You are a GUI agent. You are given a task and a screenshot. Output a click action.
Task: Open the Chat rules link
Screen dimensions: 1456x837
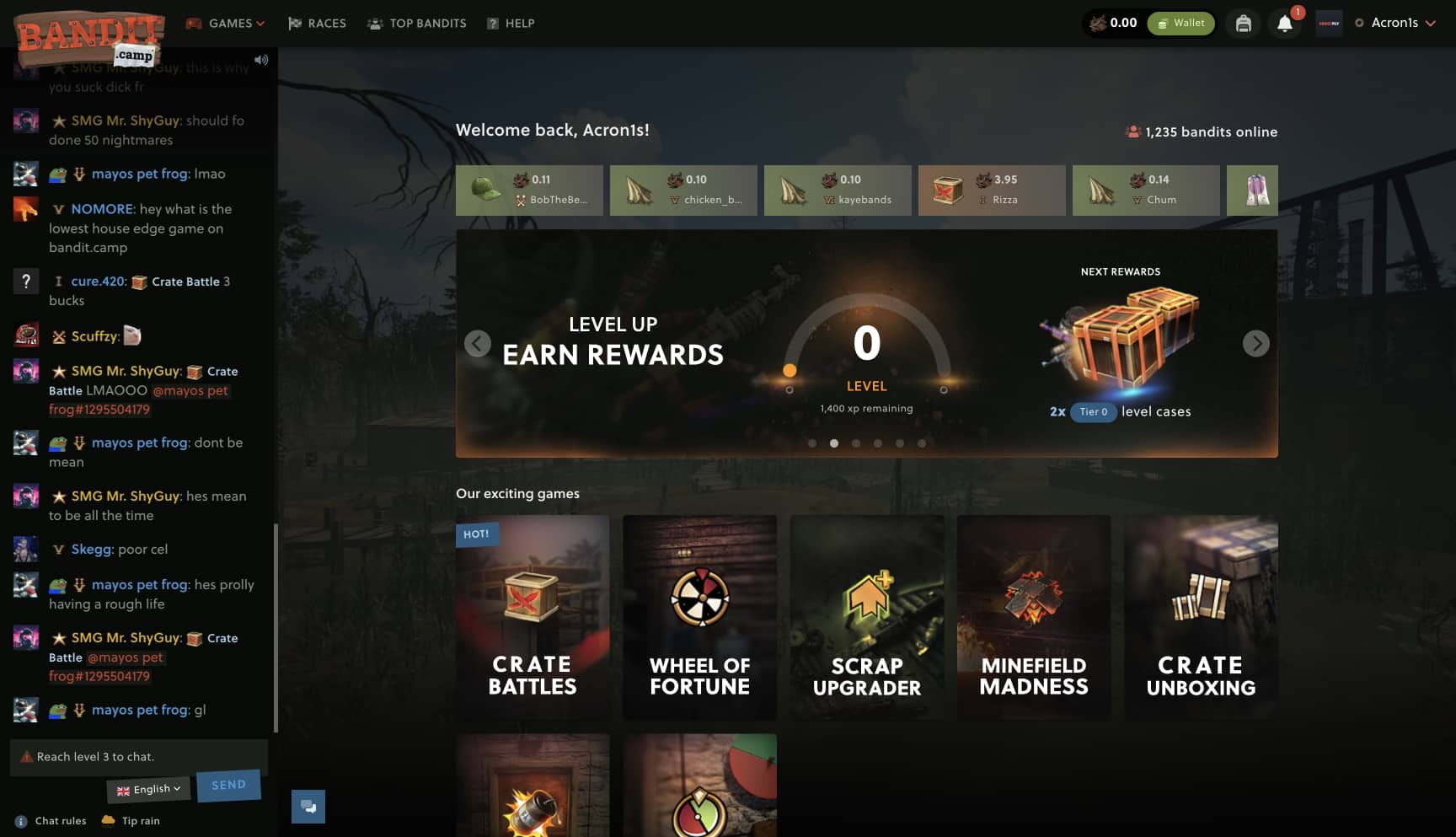pyautogui.click(x=61, y=820)
